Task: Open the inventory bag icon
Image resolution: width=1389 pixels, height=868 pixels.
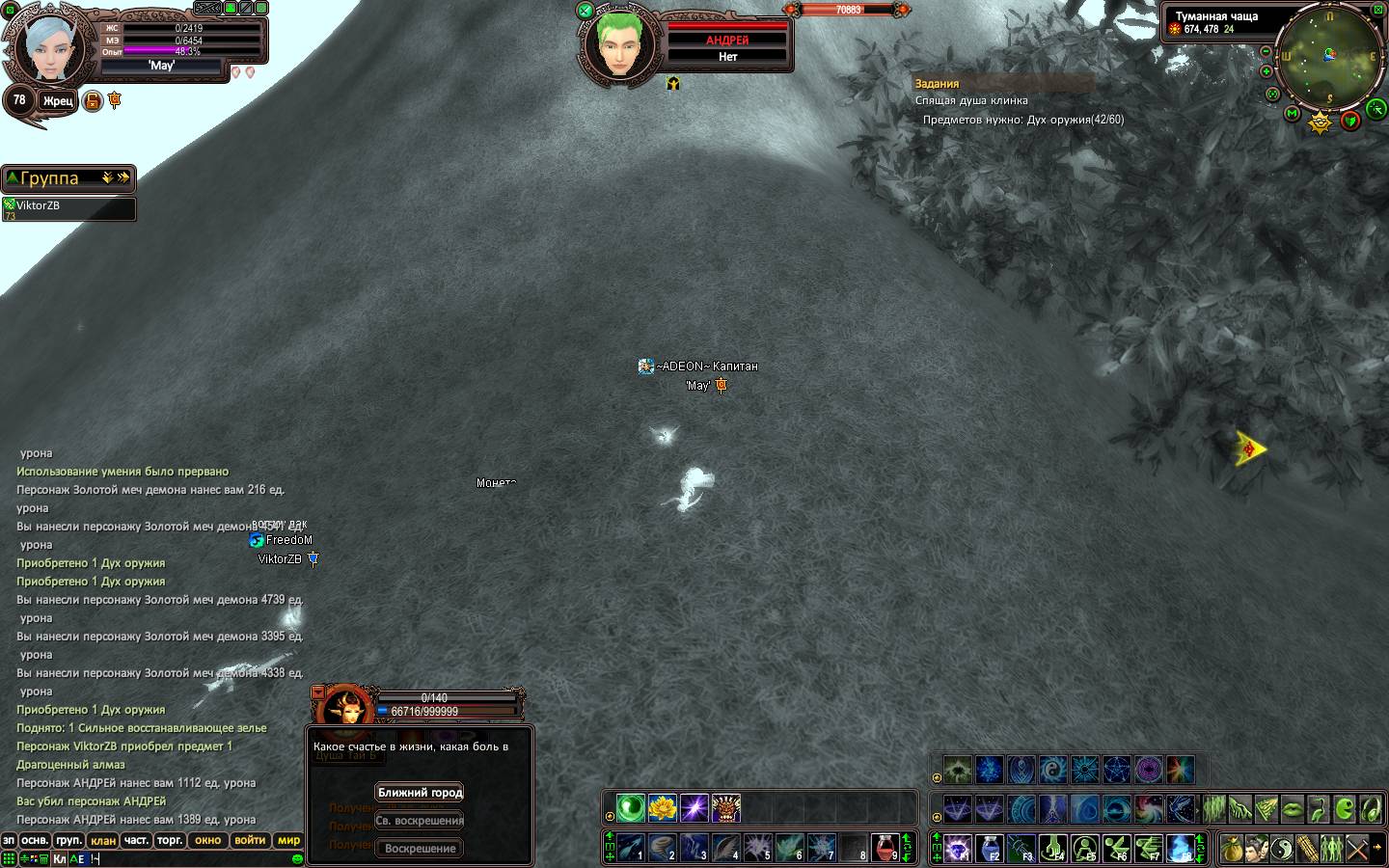Action: tap(1231, 849)
